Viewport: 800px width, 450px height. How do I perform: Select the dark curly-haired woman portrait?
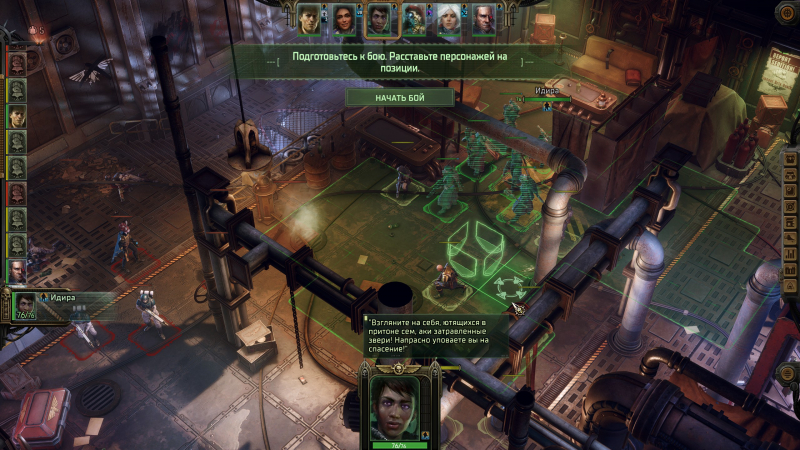[344, 18]
